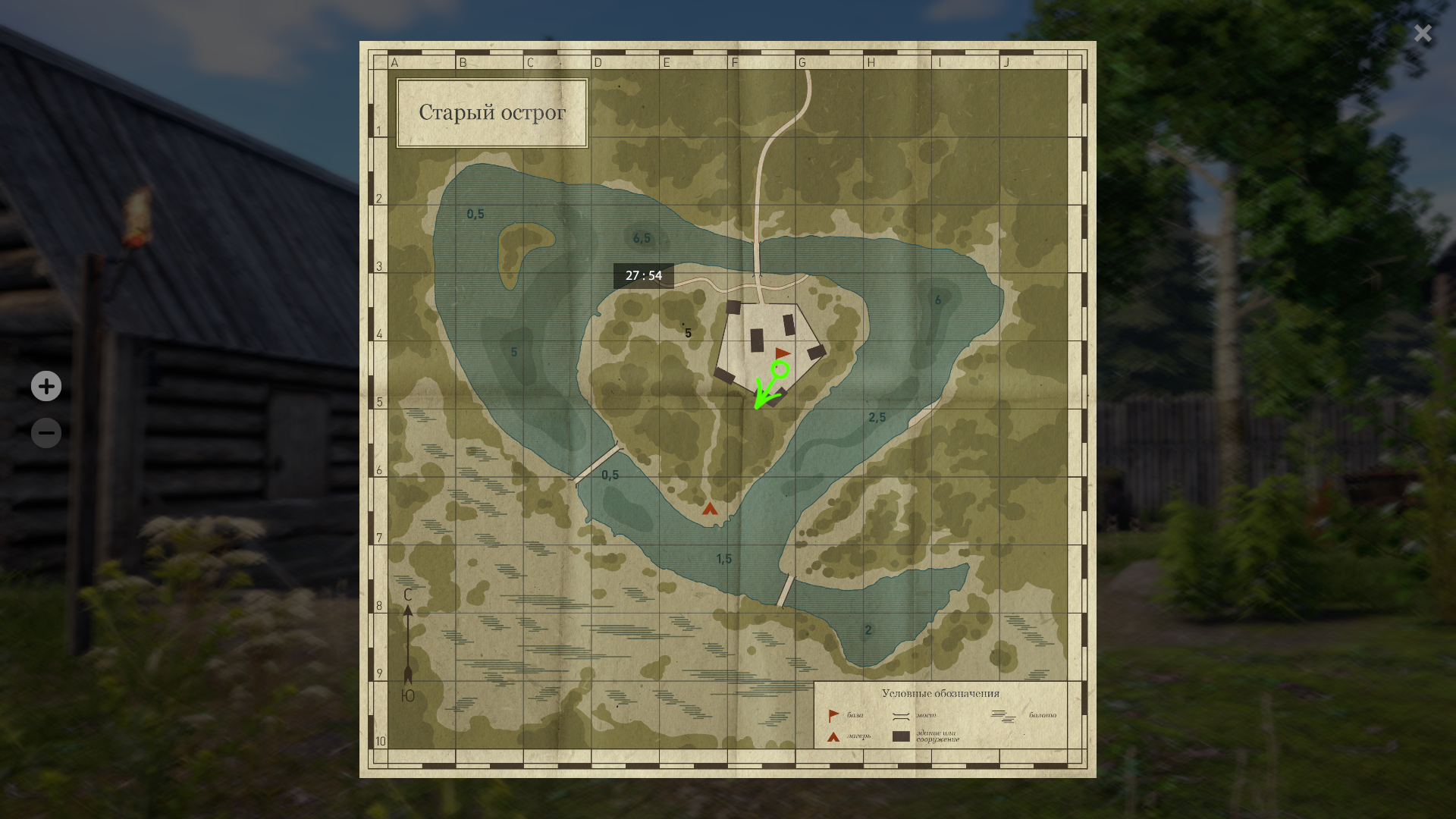Select the red base flag marker

point(783,353)
